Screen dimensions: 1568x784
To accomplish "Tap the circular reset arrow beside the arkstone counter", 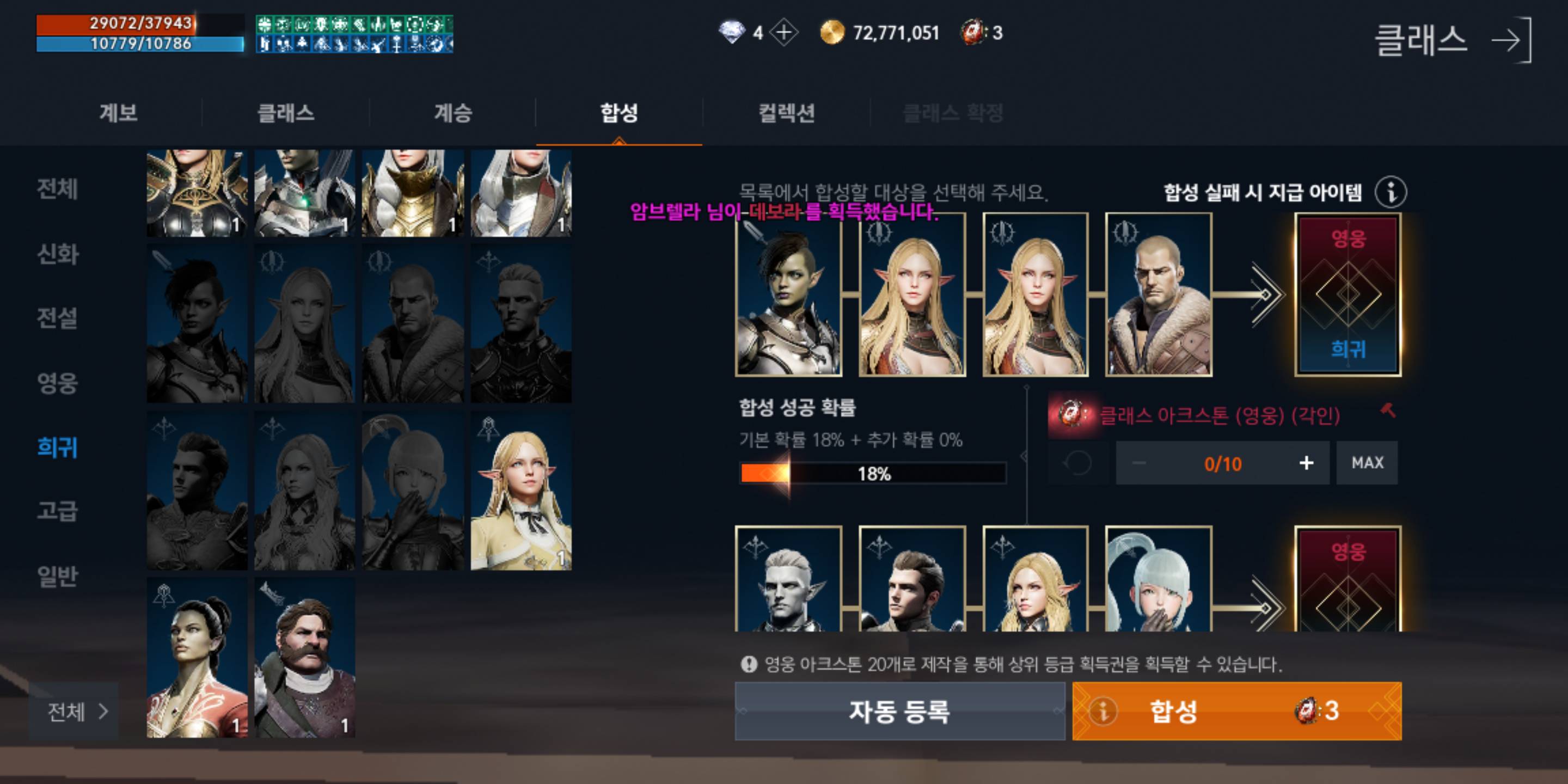I will point(1079,463).
